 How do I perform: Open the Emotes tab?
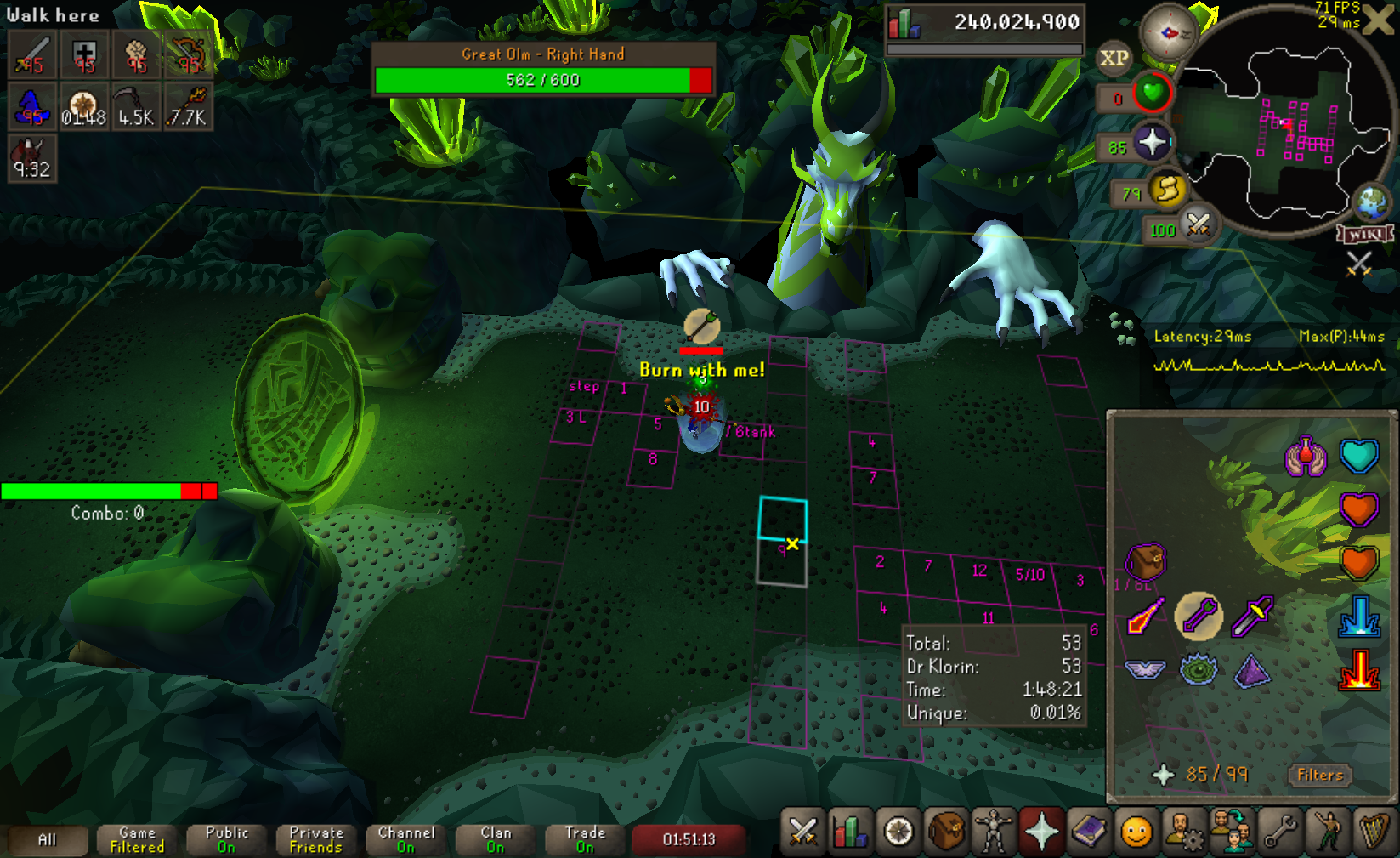tap(1326, 832)
